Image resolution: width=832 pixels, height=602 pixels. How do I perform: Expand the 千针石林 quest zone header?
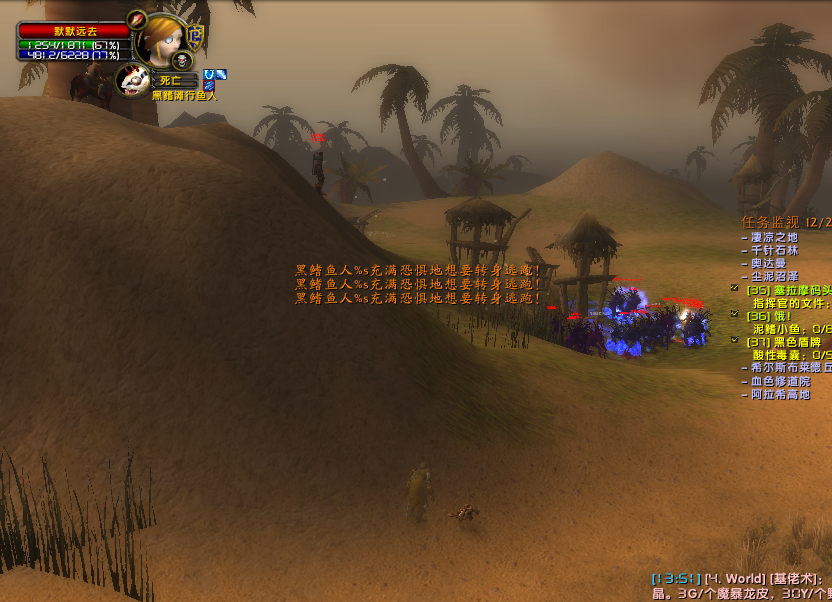coord(775,250)
